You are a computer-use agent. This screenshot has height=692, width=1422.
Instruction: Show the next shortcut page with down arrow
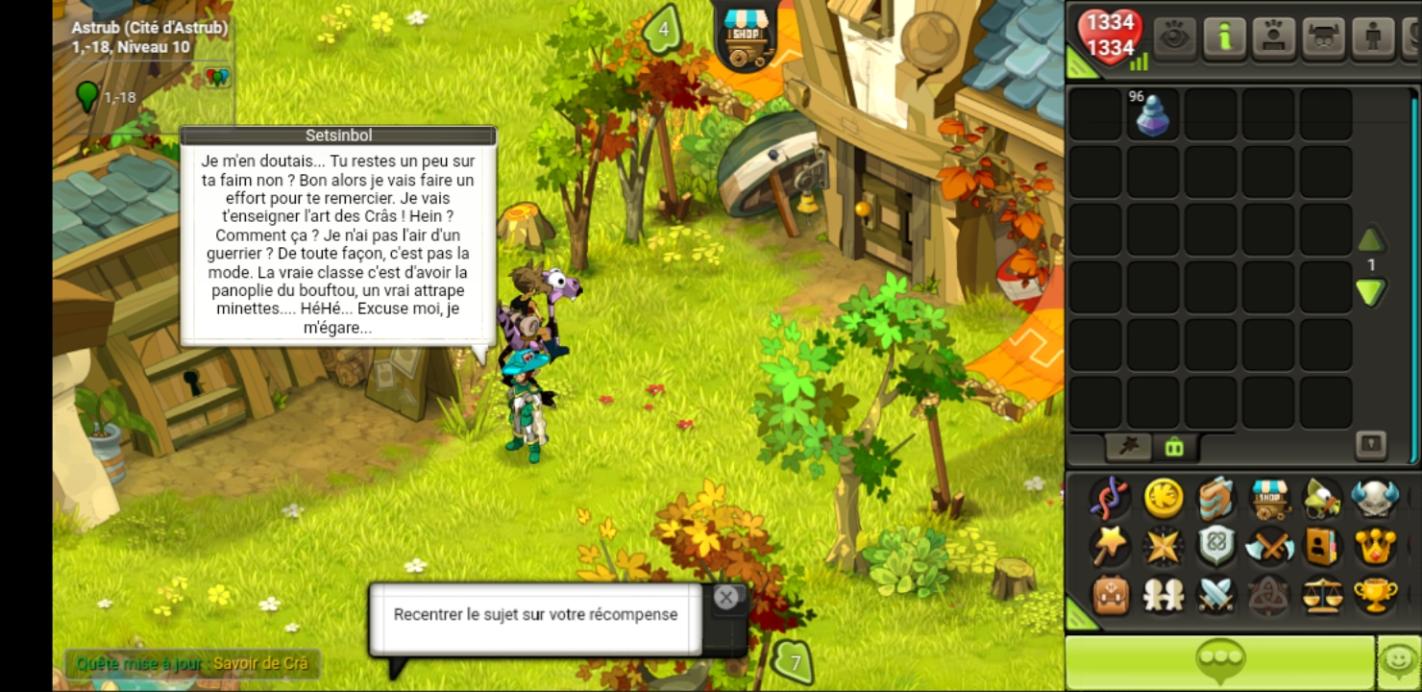coord(1370,293)
